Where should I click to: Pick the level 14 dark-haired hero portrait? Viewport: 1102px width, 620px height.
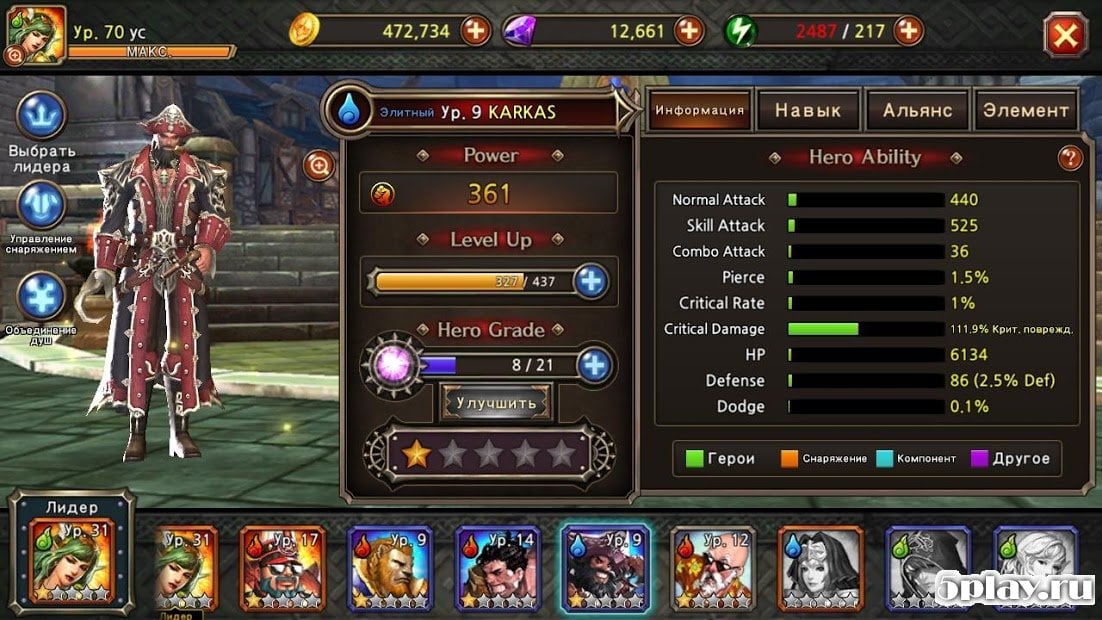(x=498, y=567)
